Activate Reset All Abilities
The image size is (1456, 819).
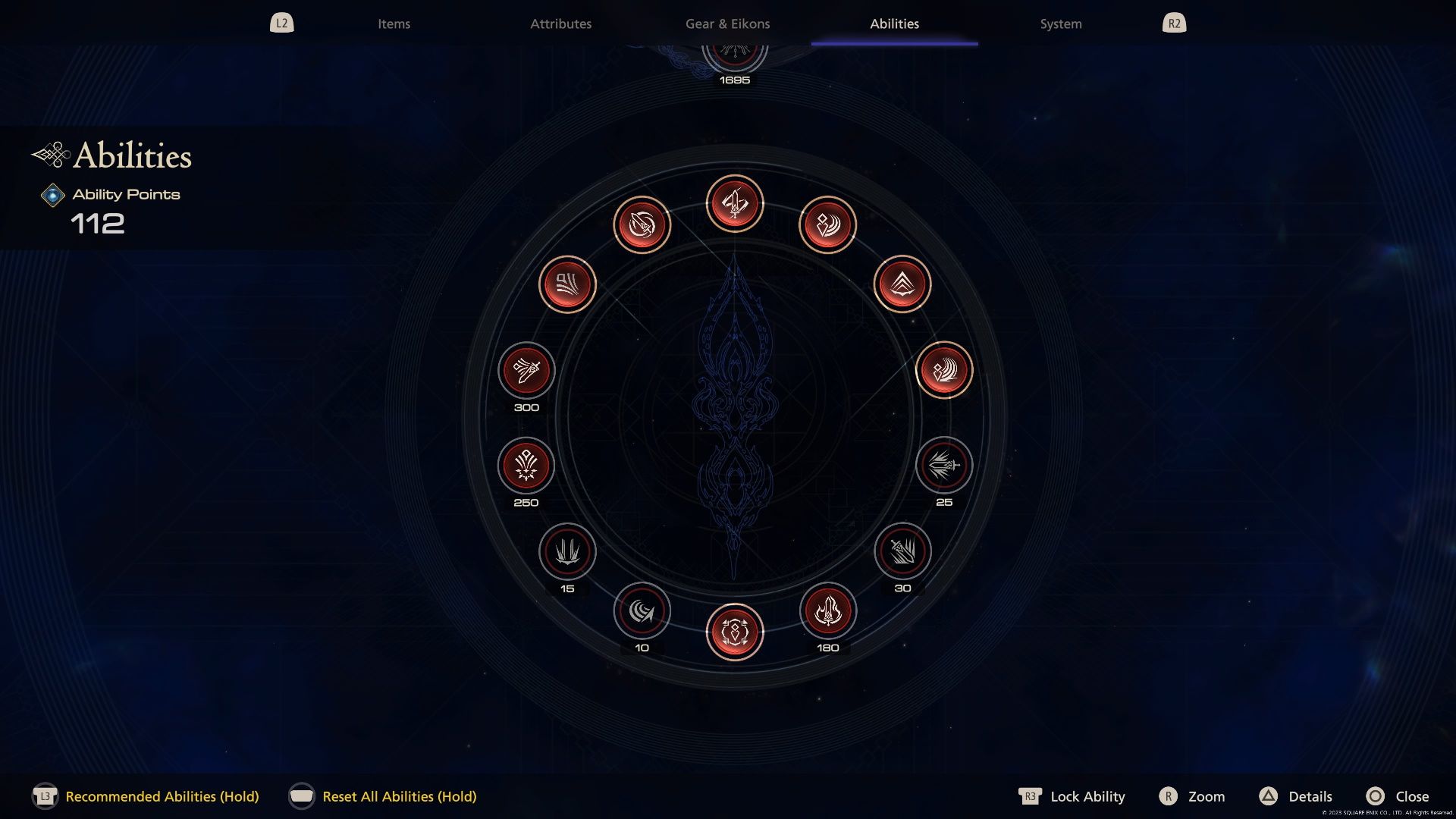point(400,797)
